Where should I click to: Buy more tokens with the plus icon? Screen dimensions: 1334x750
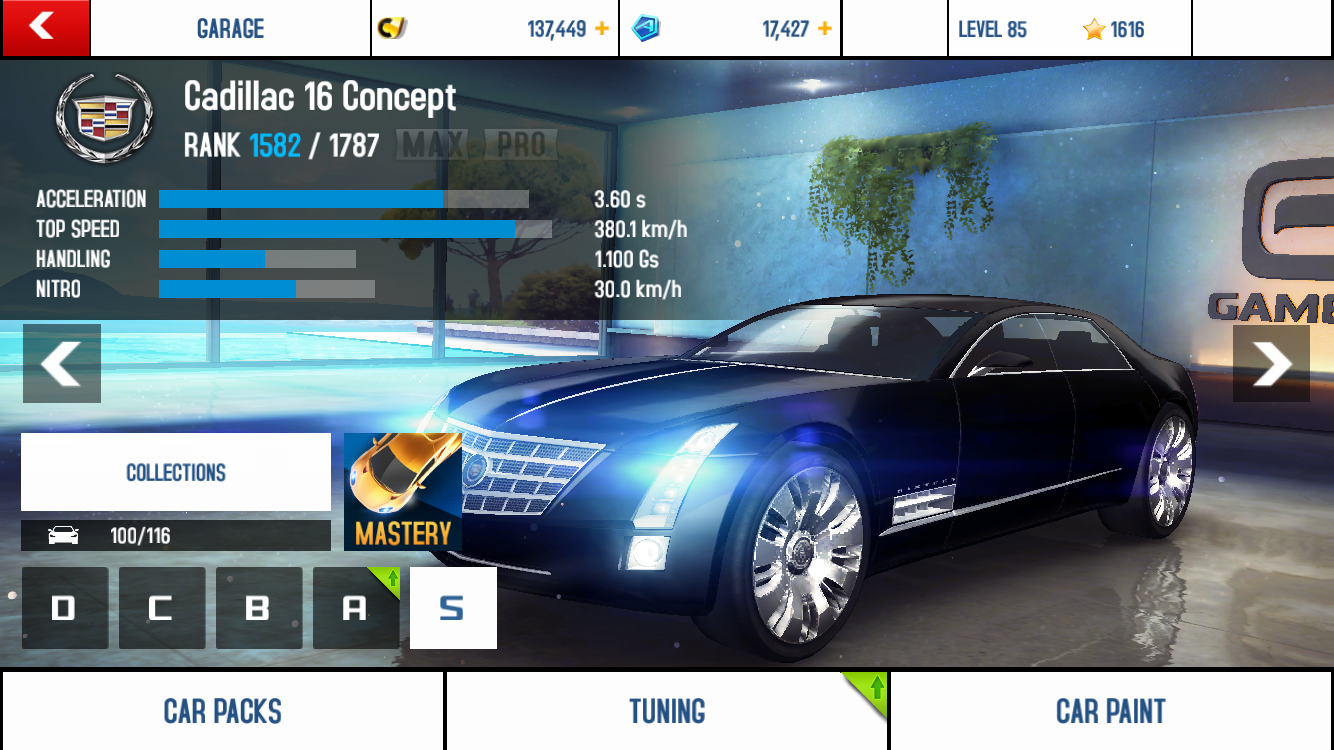tap(825, 29)
